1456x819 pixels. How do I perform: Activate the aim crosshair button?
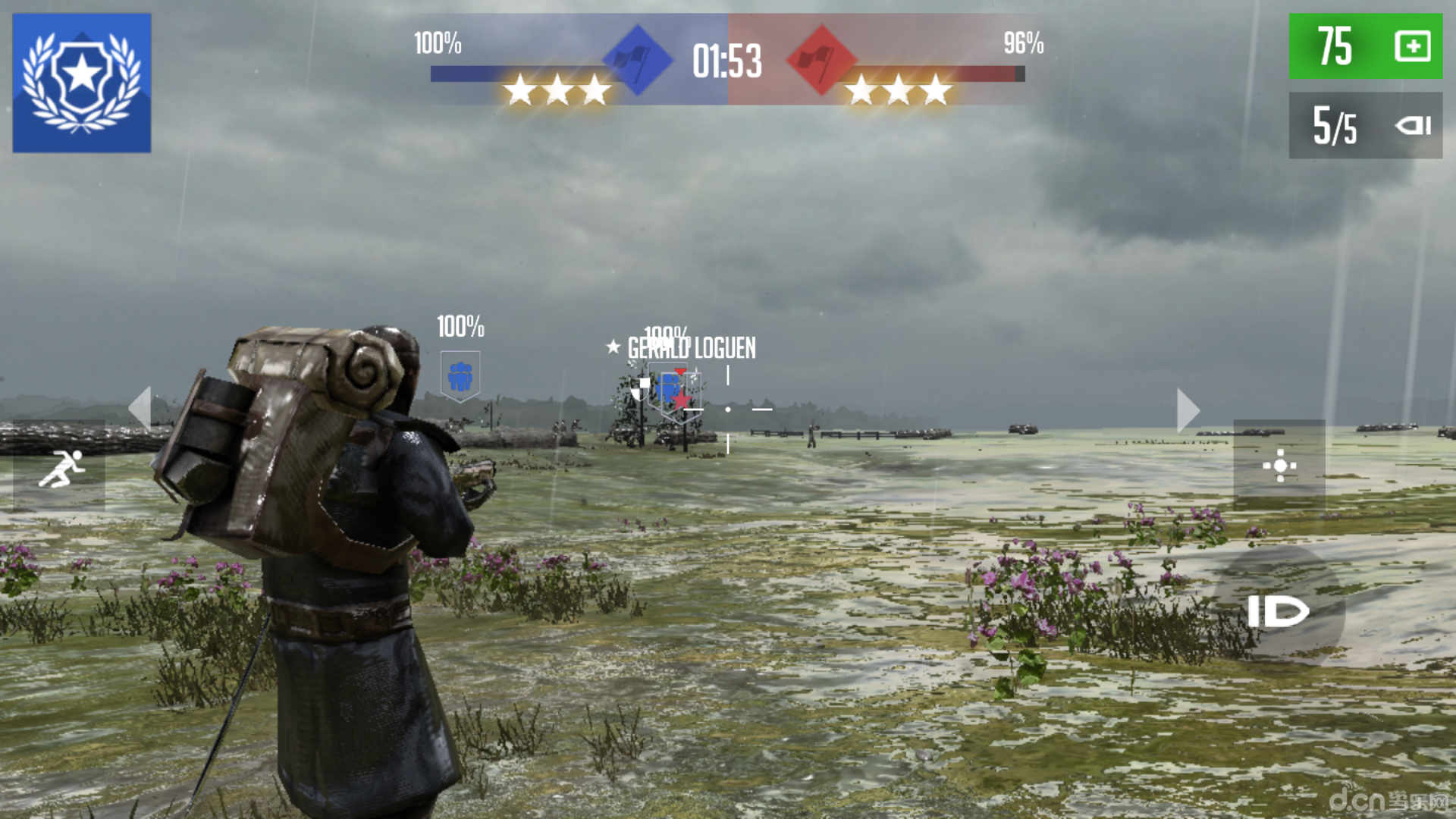1279,466
